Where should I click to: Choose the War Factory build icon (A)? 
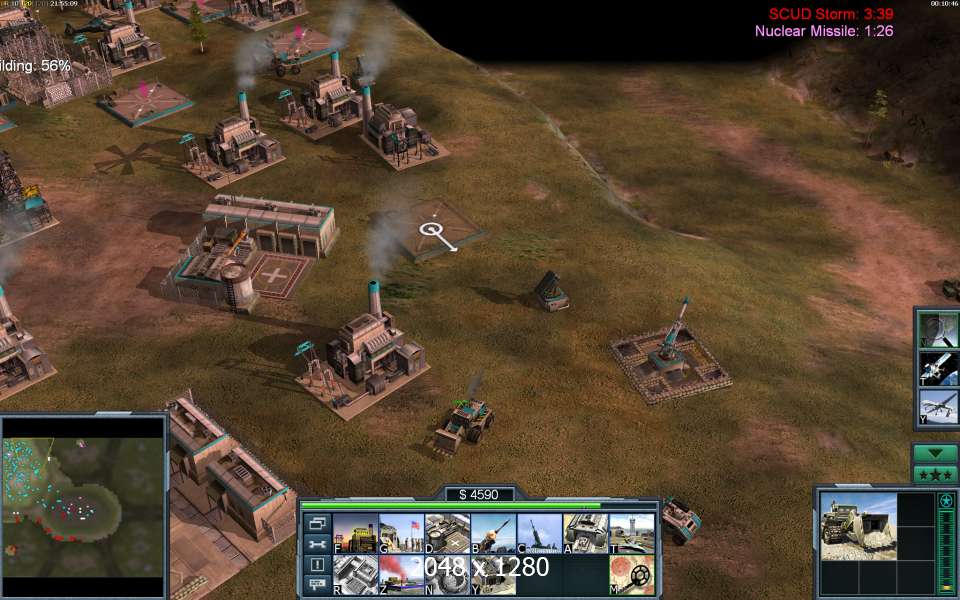585,534
